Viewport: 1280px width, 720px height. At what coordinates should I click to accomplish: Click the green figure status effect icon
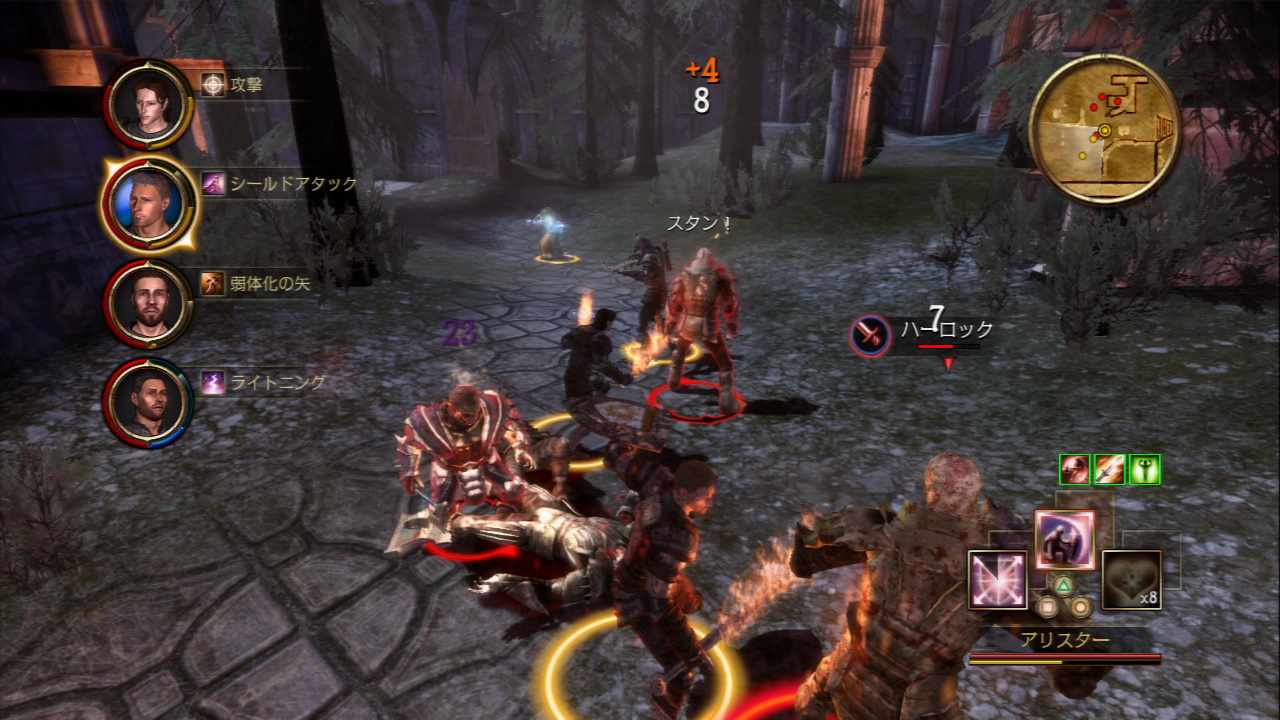tap(1144, 469)
